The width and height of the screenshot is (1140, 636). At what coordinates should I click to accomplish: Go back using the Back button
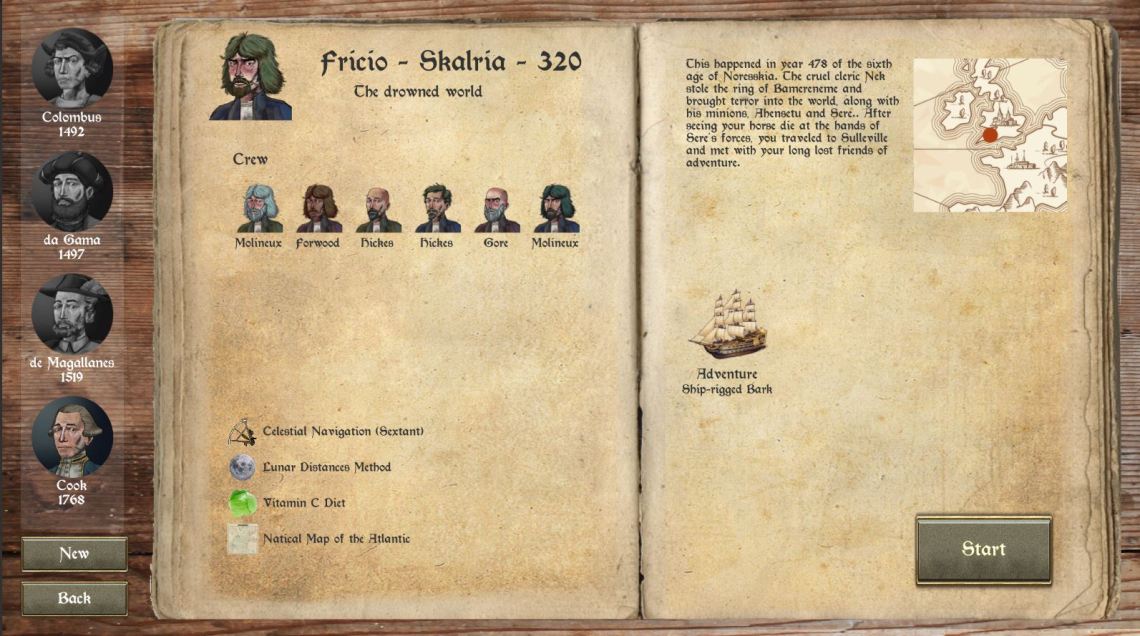pos(74,598)
